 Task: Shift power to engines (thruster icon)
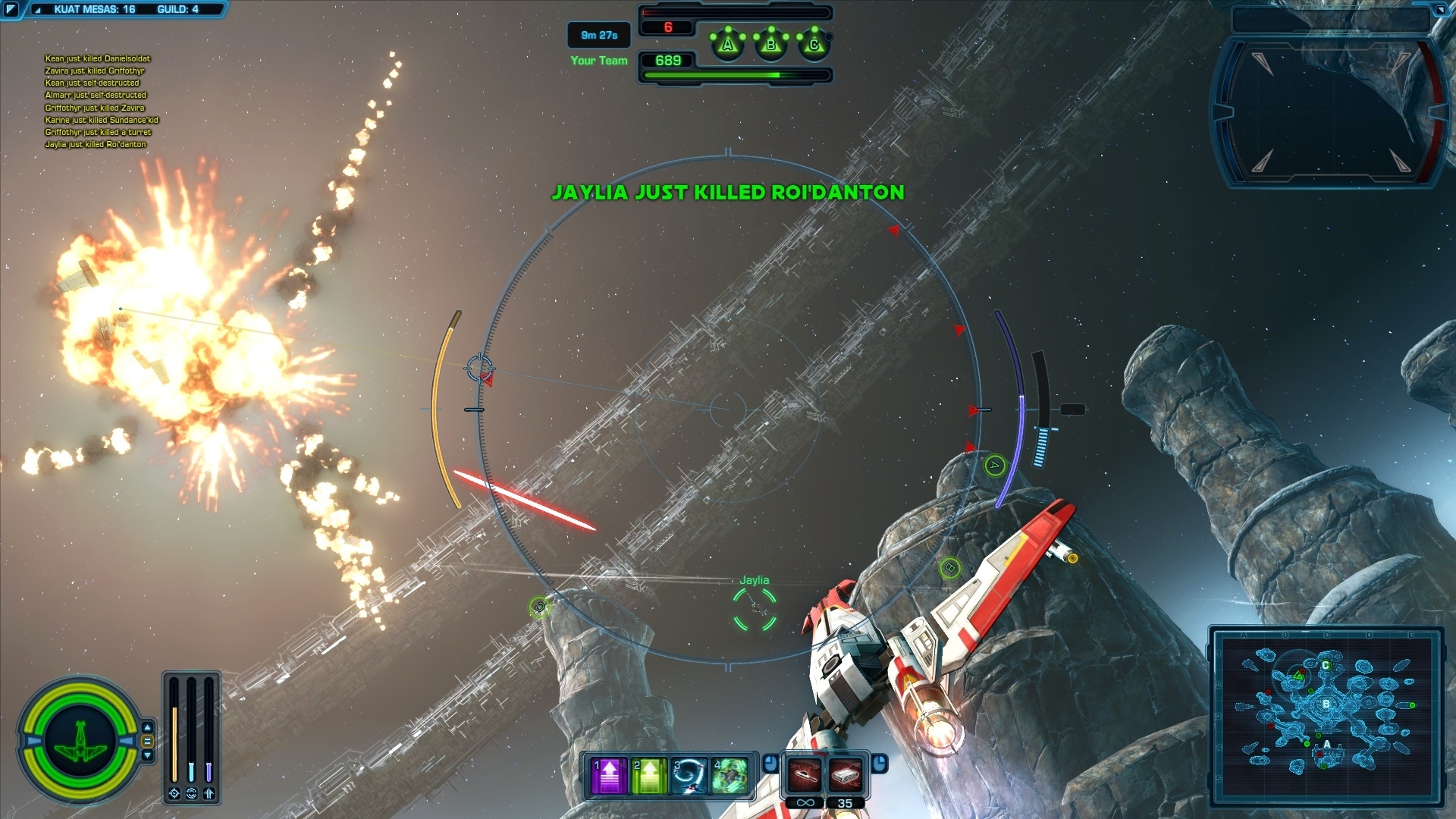[209, 793]
